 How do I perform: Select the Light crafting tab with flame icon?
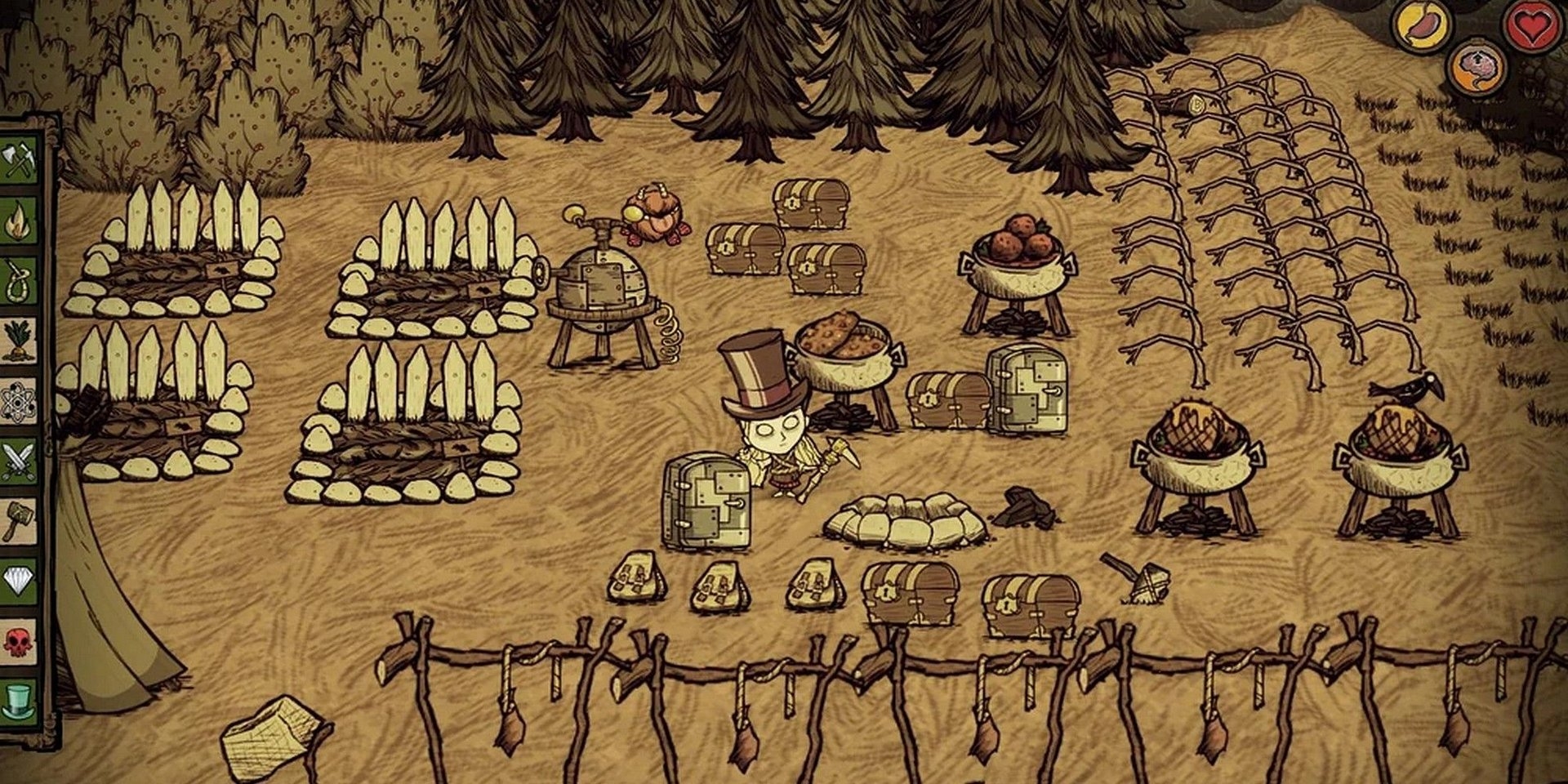tap(18, 220)
